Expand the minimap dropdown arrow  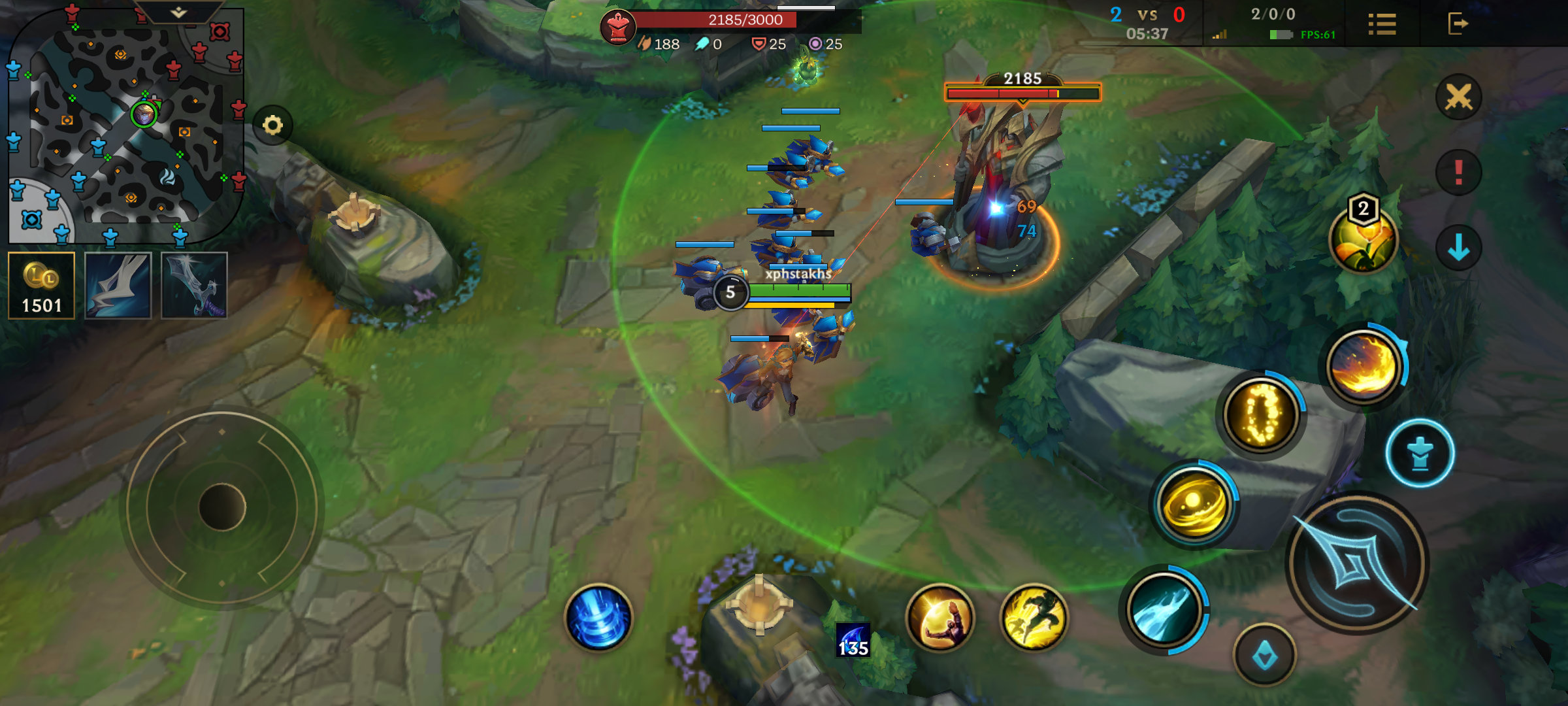click(178, 12)
